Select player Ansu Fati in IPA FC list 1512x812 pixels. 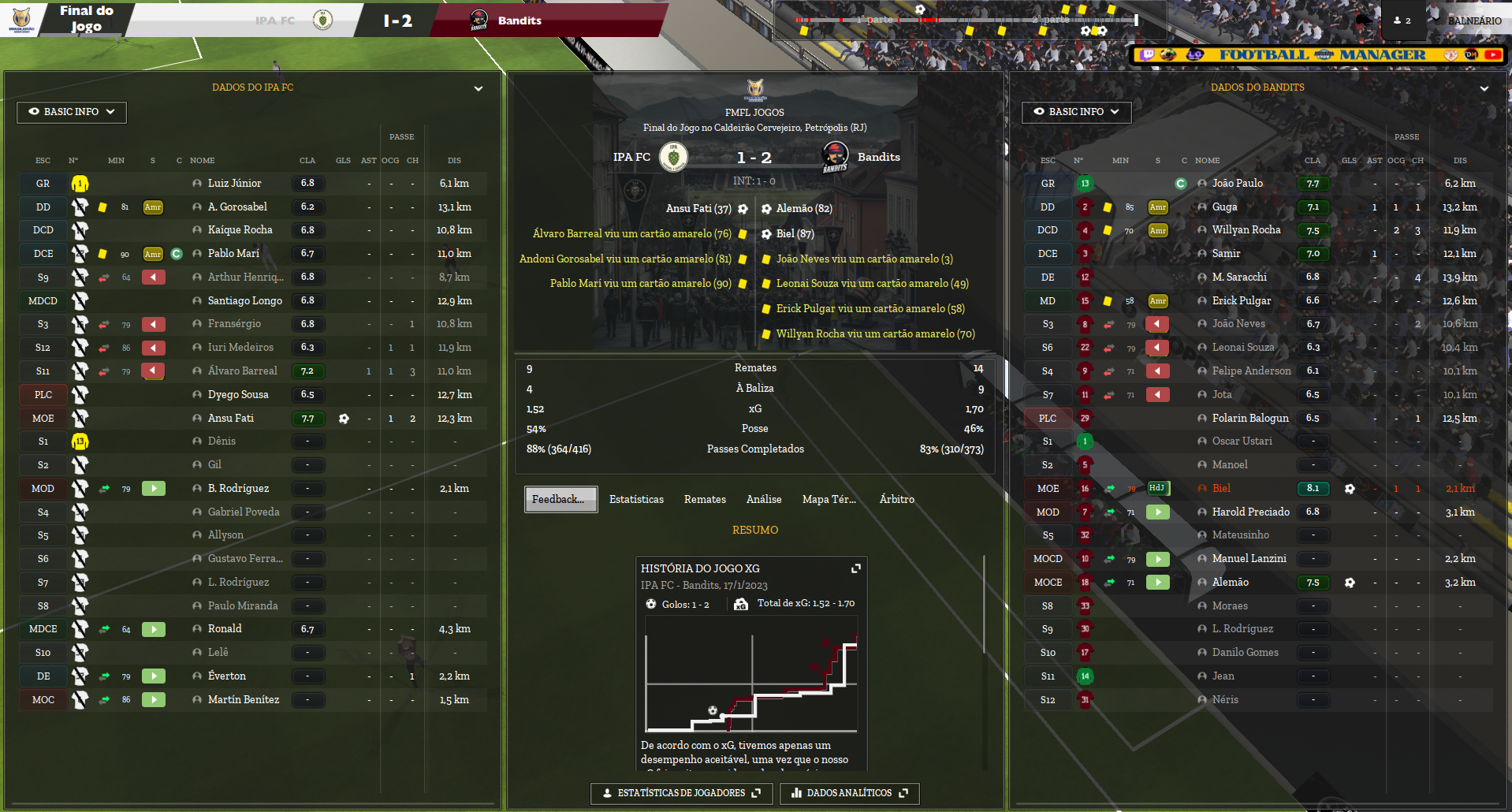coord(231,419)
